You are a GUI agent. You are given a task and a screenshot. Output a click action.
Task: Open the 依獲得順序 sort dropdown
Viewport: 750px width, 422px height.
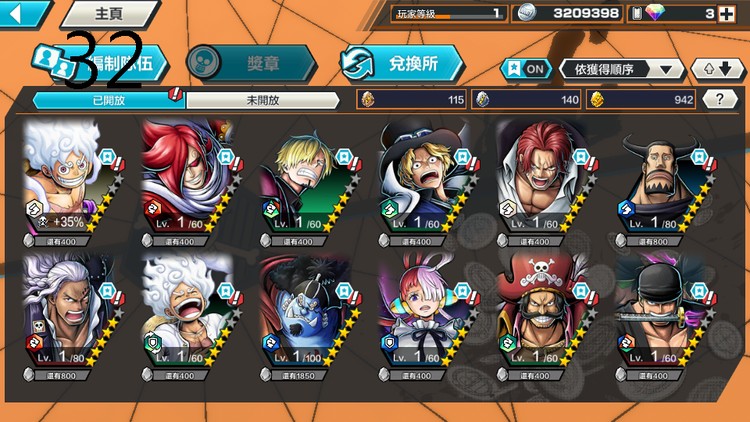[x=622, y=68]
